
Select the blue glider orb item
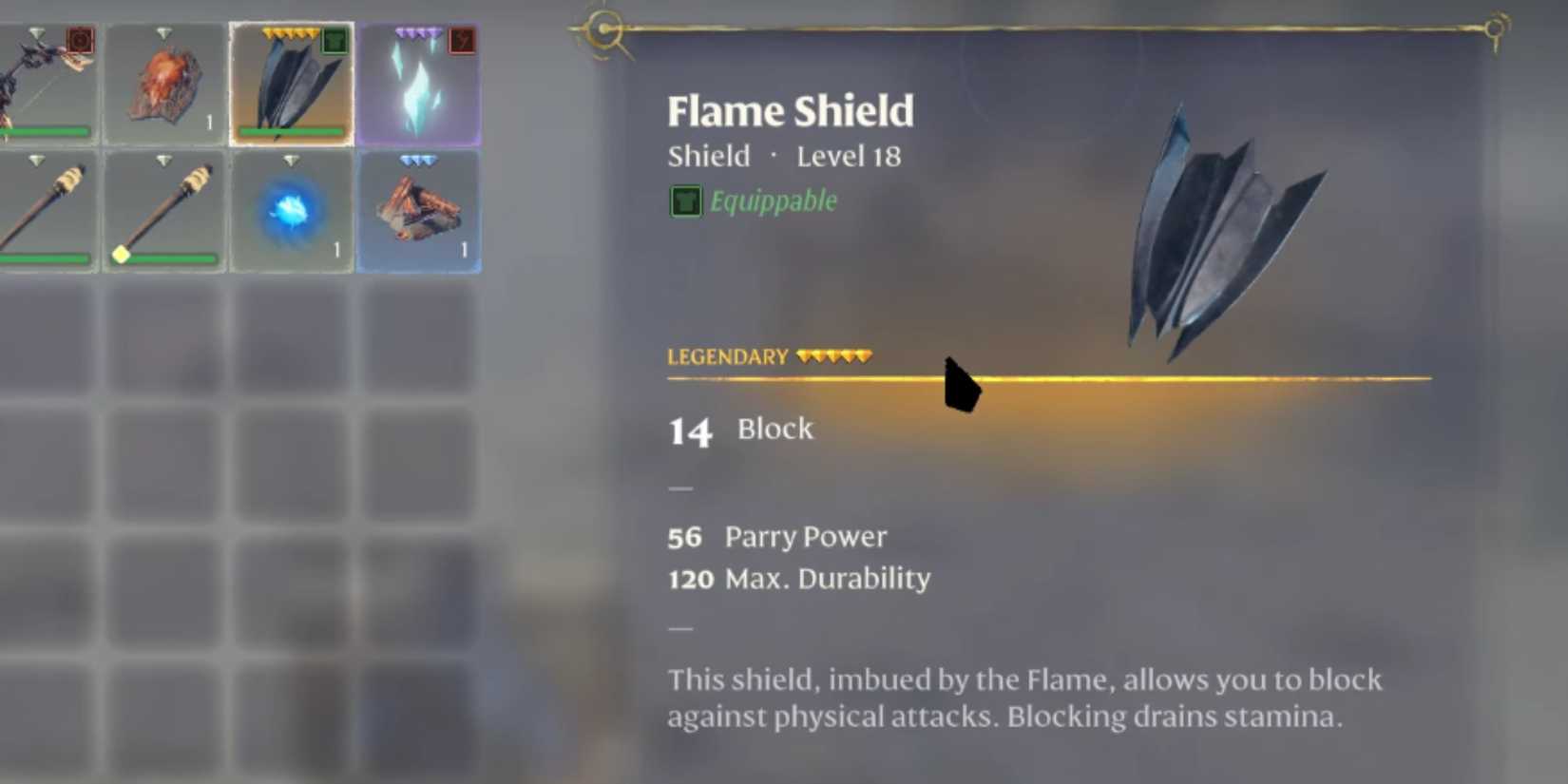(291, 210)
